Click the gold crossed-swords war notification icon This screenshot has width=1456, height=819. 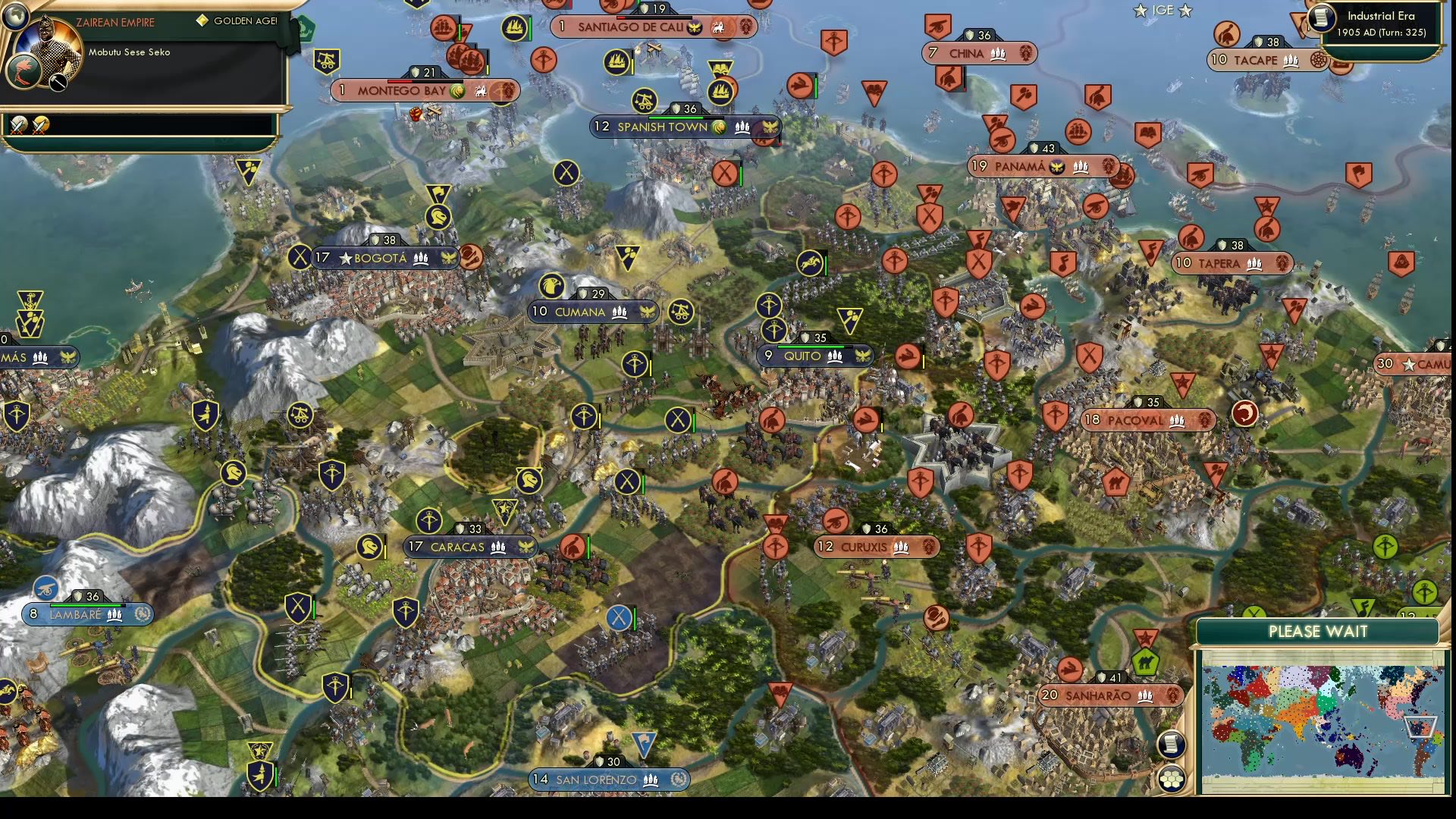42,124
